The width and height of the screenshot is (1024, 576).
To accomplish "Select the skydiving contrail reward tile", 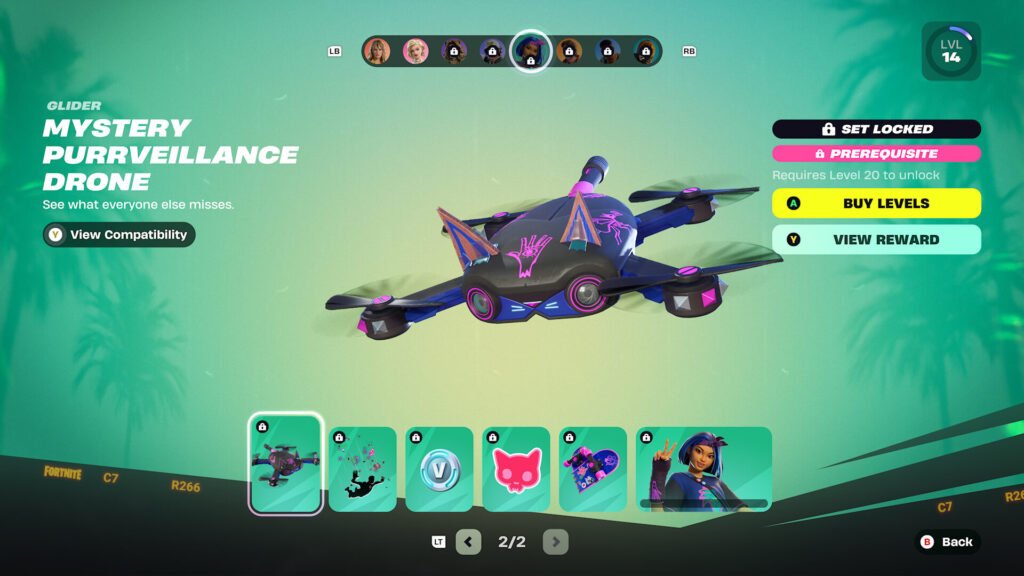I will [363, 469].
